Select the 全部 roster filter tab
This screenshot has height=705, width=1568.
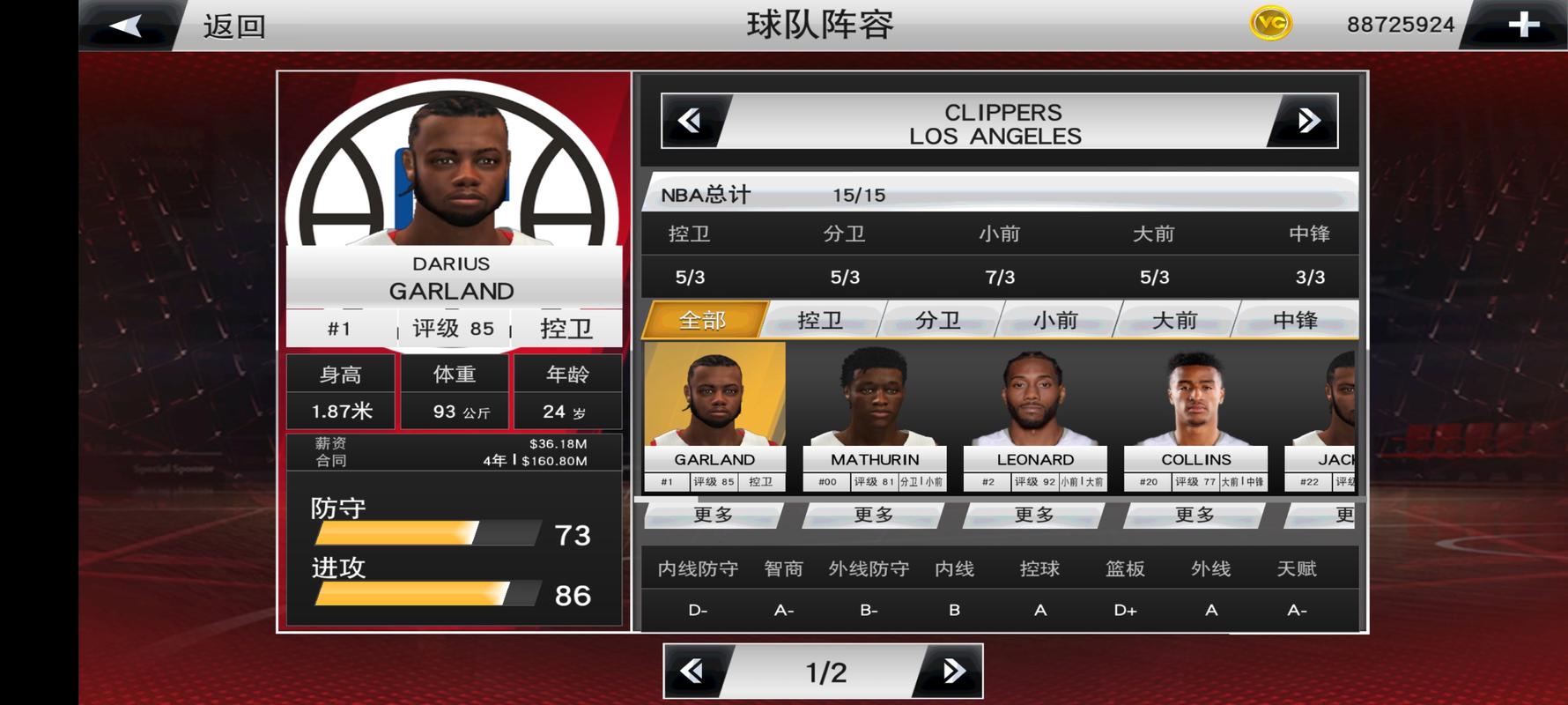705,321
